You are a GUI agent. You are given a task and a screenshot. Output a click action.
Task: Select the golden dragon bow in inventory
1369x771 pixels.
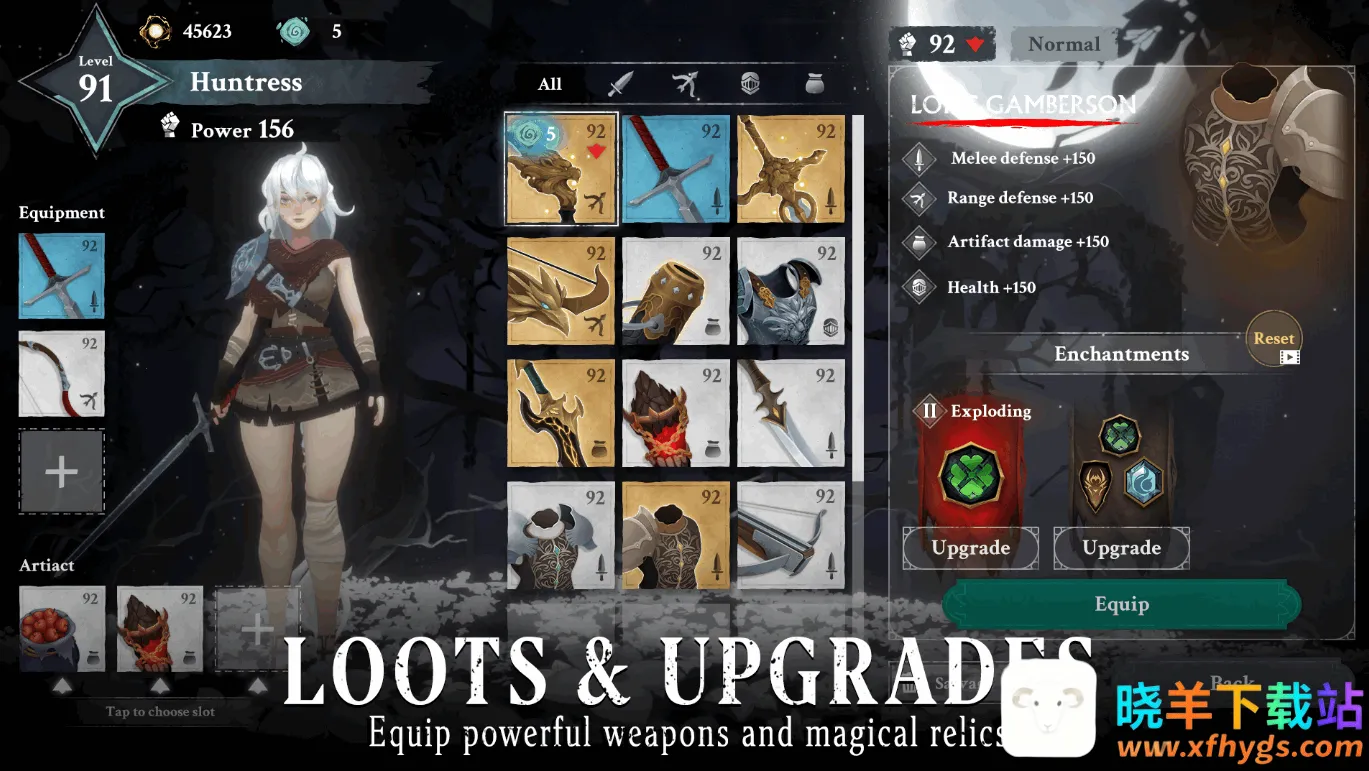pyautogui.click(x=561, y=291)
